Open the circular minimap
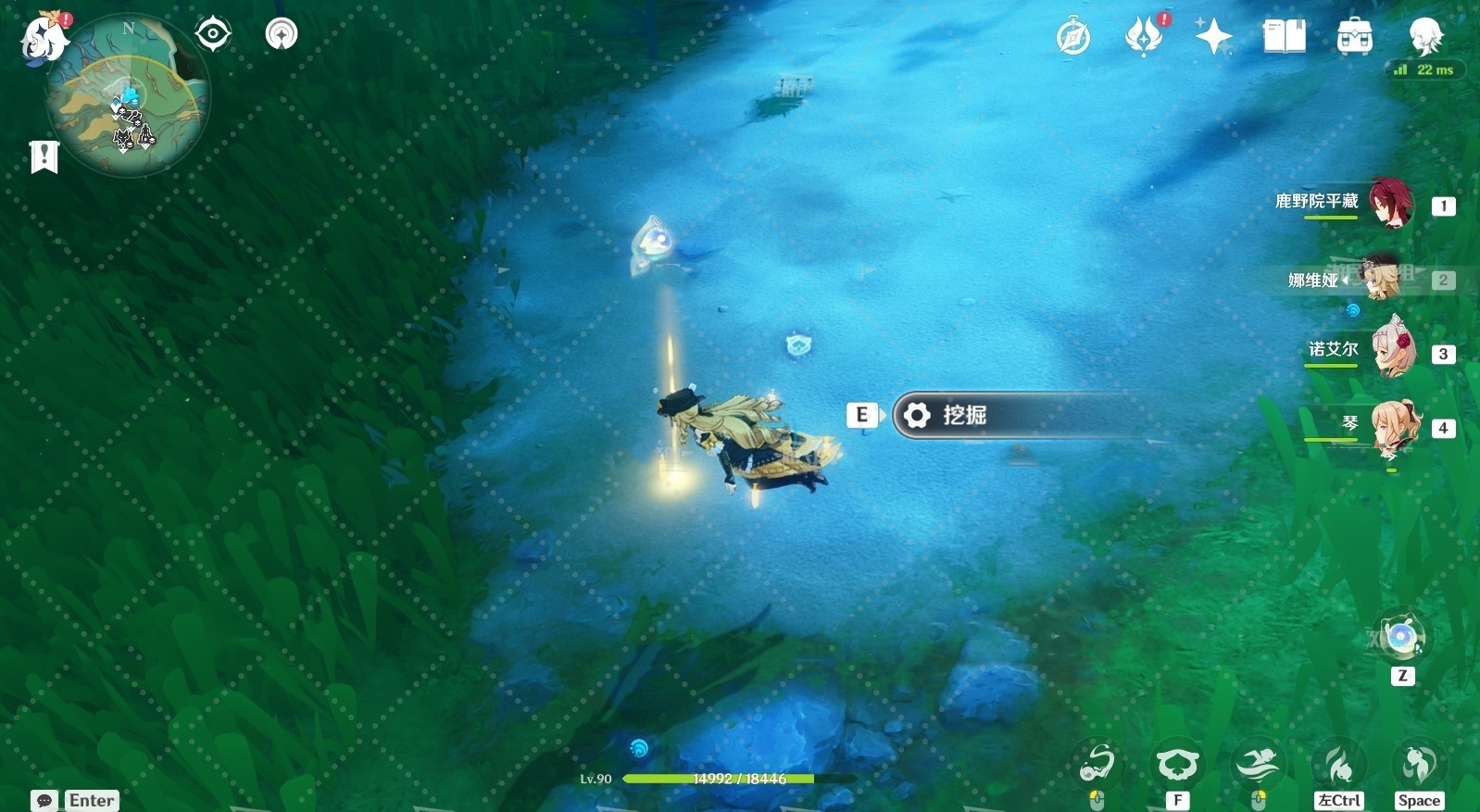Image resolution: width=1480 pixels, height=812 pixels. pos(129,95)
